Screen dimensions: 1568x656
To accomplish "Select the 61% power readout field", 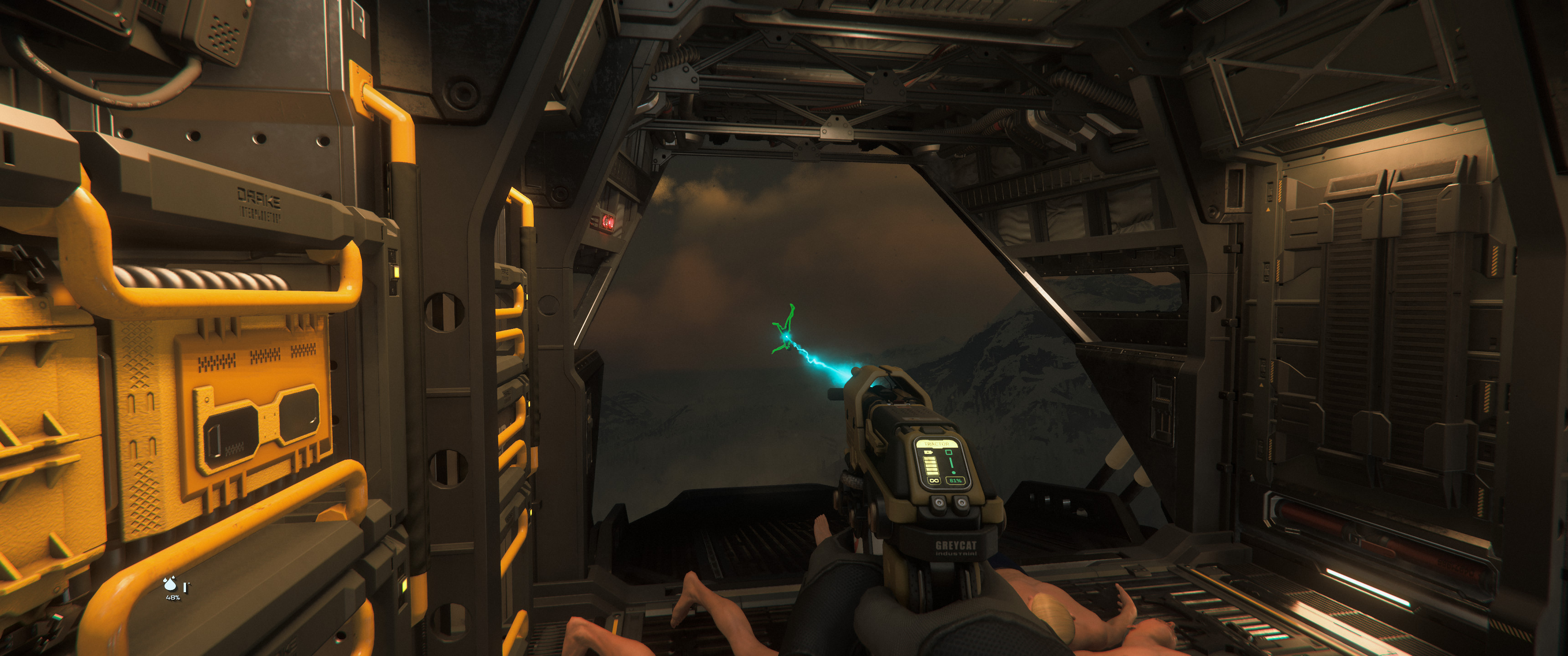I will pyautogui.click(x=956, y=481).
